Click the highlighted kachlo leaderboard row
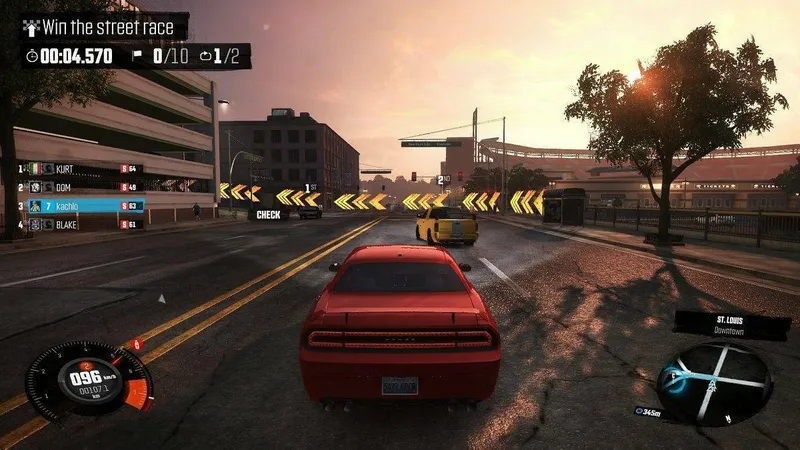Image resolution: width=800 pixels, height=450 pixels. (85, 206)
